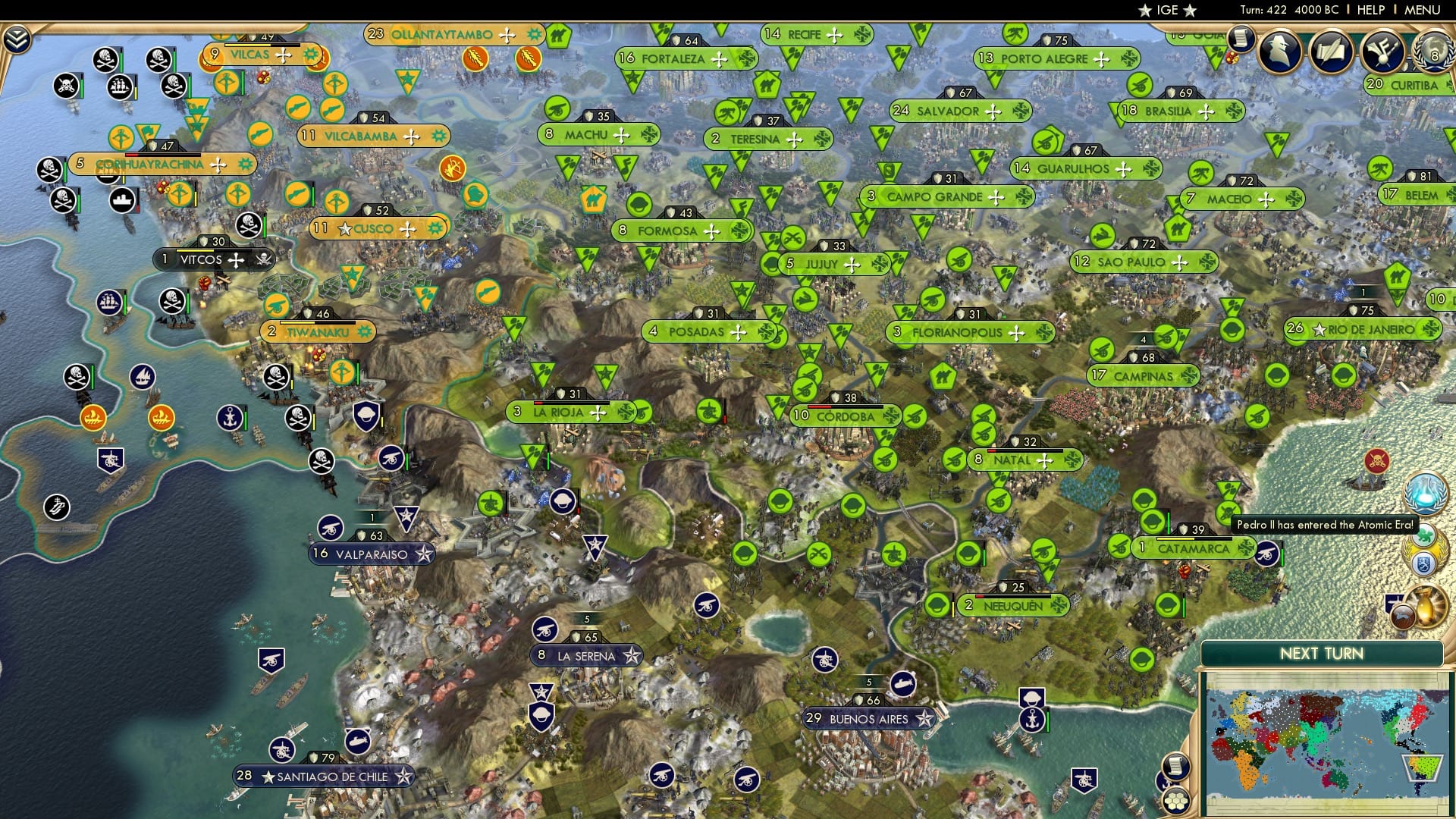This screenshot has height=819, width=1456.
Task: Select the Cusco city banner
Action: pyautogui.click(x=379, y=227)
